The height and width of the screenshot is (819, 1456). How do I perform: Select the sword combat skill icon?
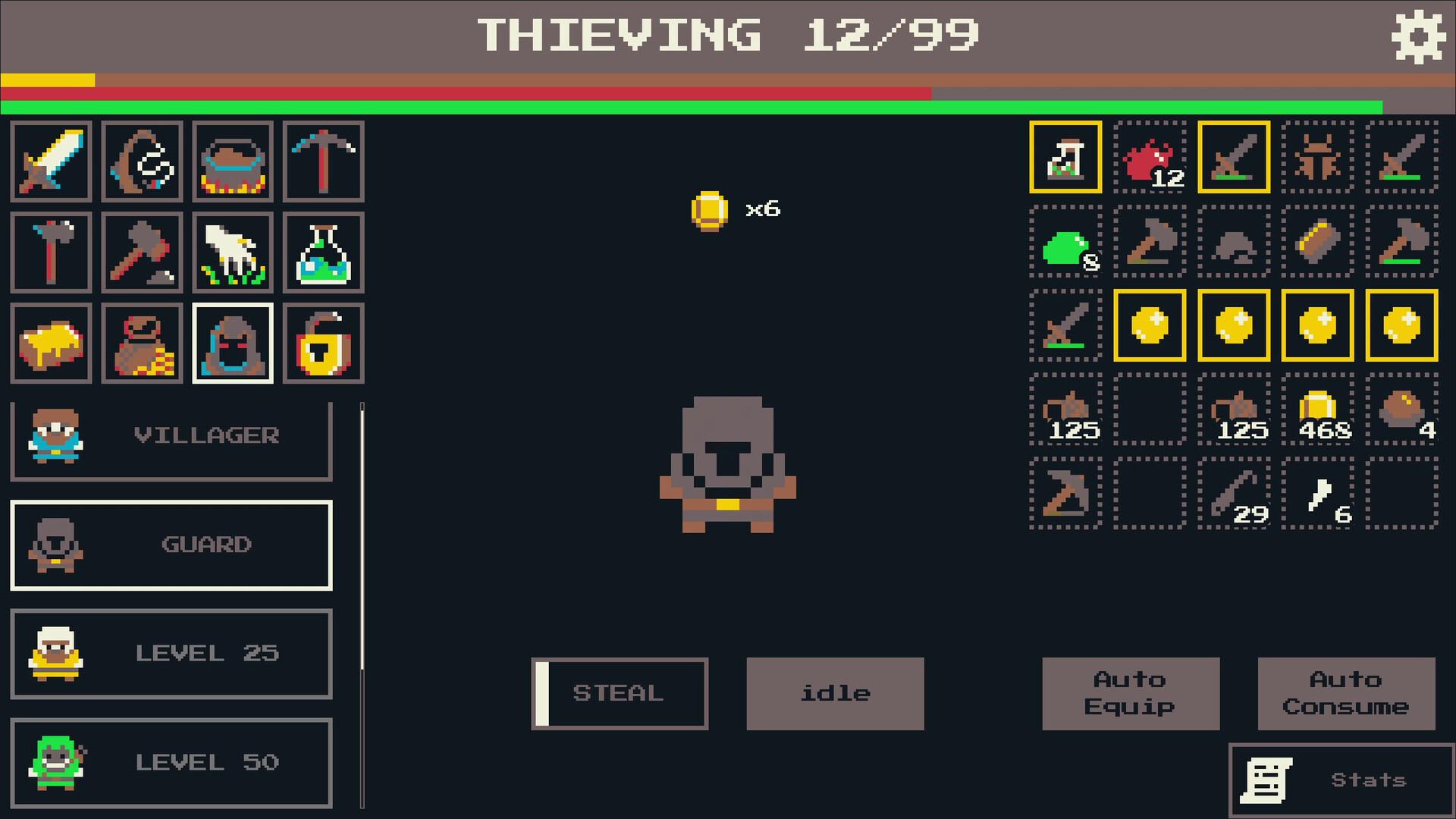click(51, 162)
